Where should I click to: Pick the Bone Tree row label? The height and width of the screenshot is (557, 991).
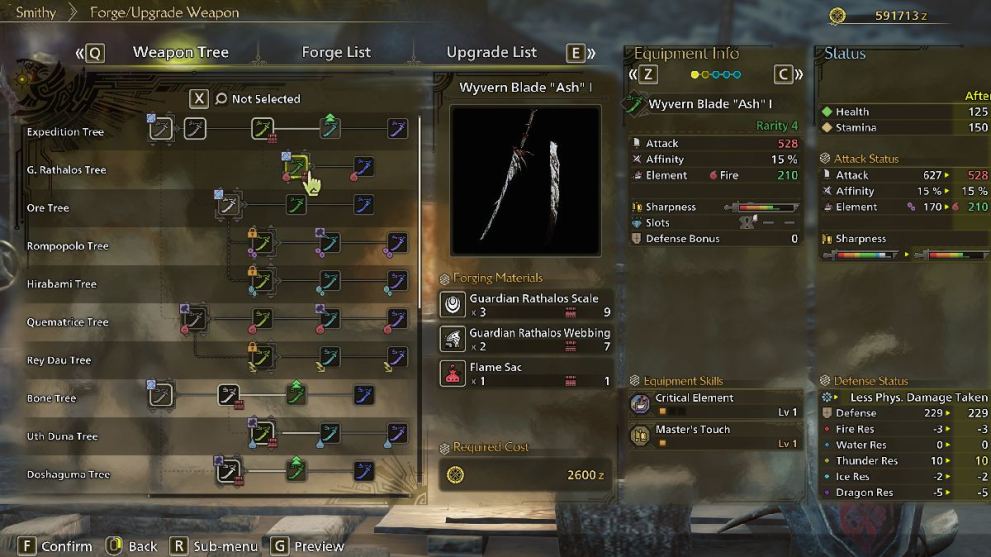pyautogui.click(x=52, y=398)
